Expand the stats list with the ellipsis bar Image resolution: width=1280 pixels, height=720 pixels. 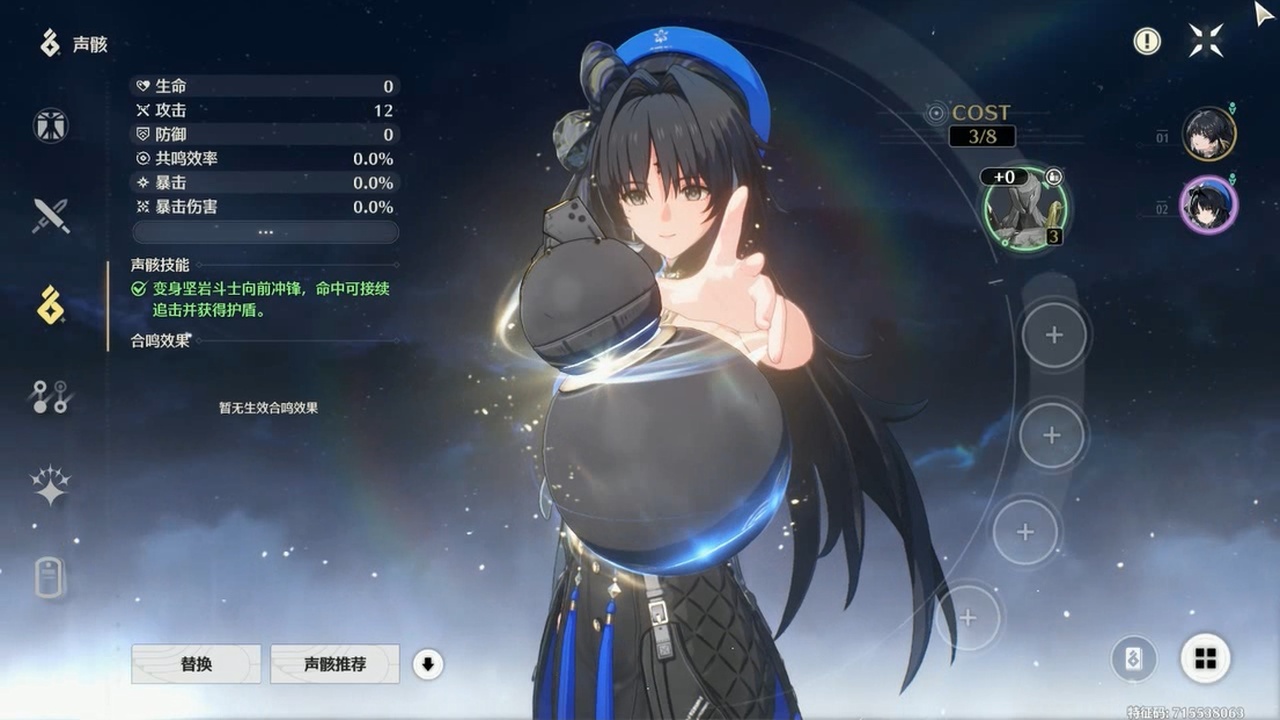(x=265, y=232)
